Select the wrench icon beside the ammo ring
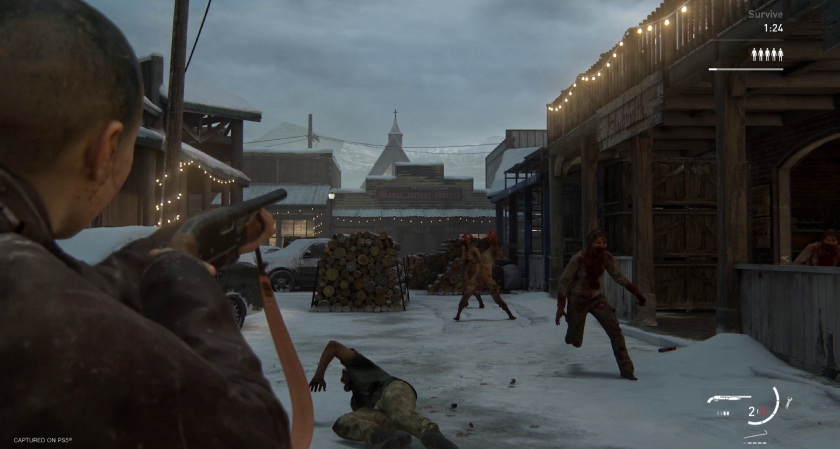This screenshot has width=840, height=449. coord(788,401)
